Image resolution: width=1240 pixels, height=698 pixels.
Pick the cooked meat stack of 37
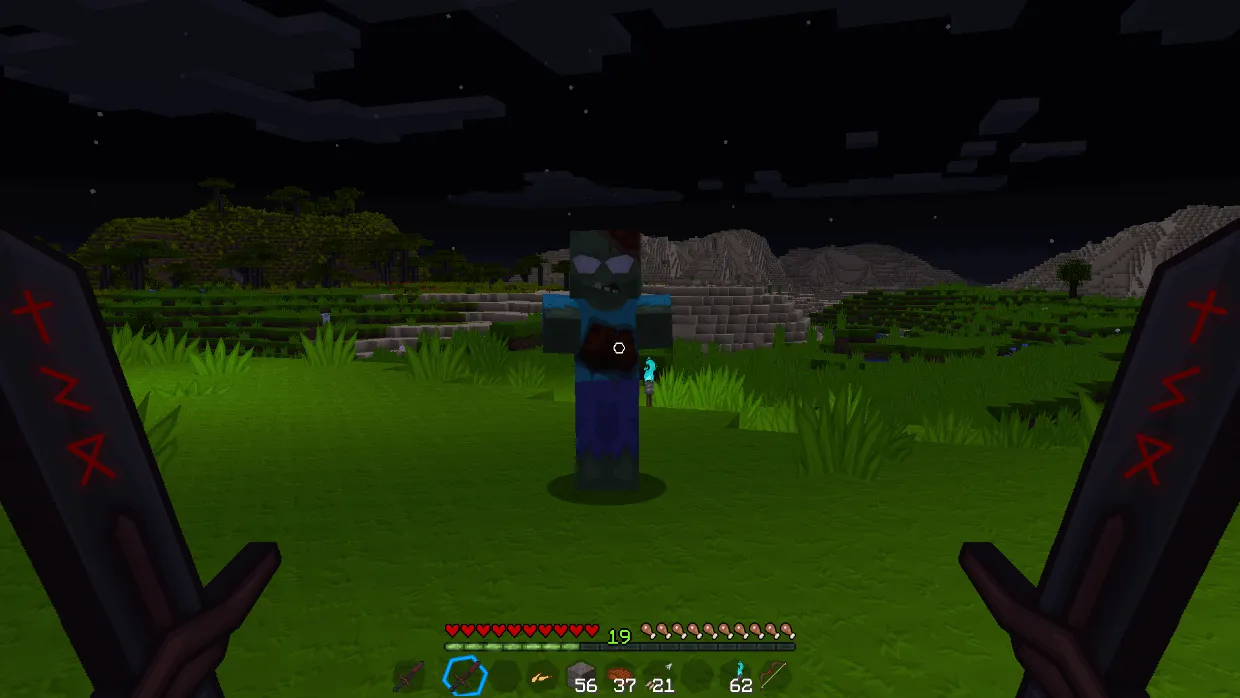click(619, 676)
